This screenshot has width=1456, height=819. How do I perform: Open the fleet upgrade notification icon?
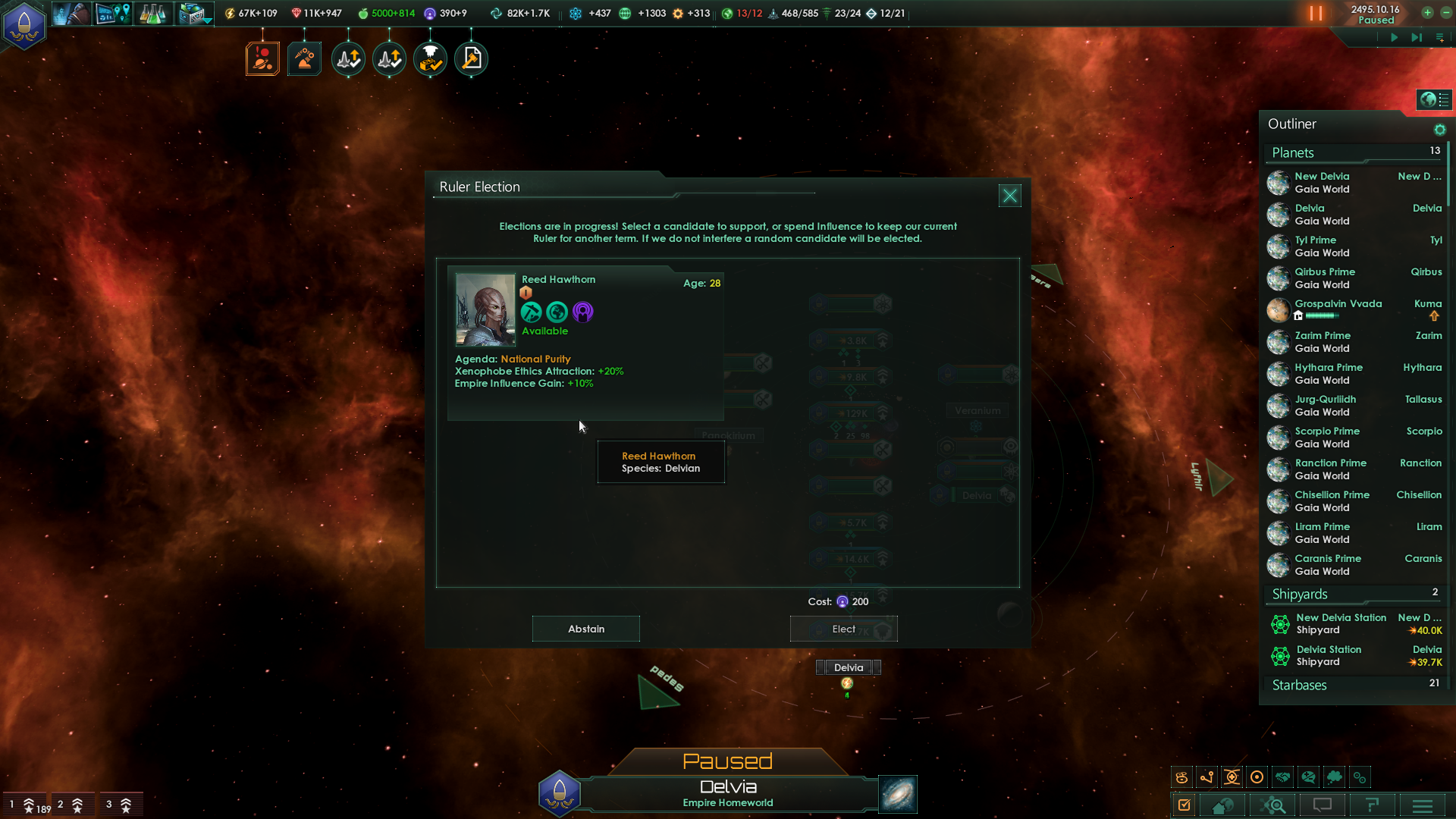pyautogui.click(x=348, y=58)
